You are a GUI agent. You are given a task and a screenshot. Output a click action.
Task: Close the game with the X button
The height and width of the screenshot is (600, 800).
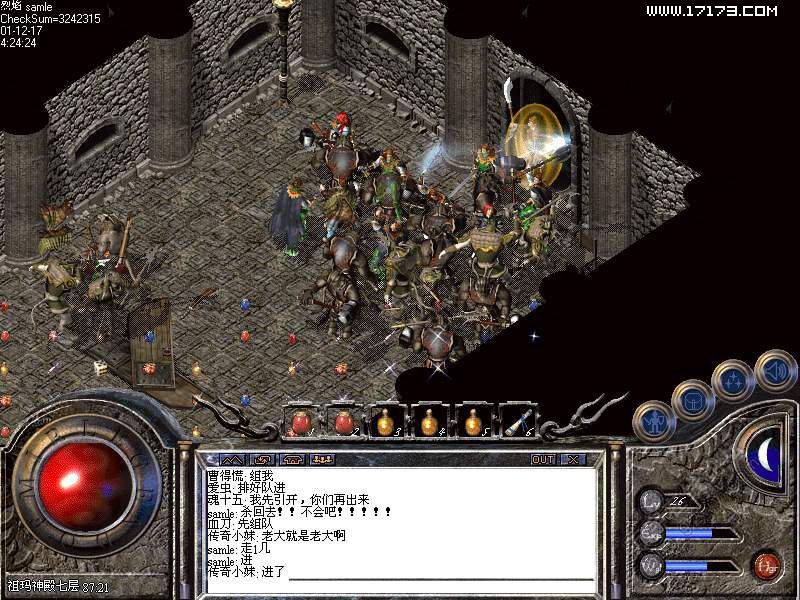click(572, 459)
